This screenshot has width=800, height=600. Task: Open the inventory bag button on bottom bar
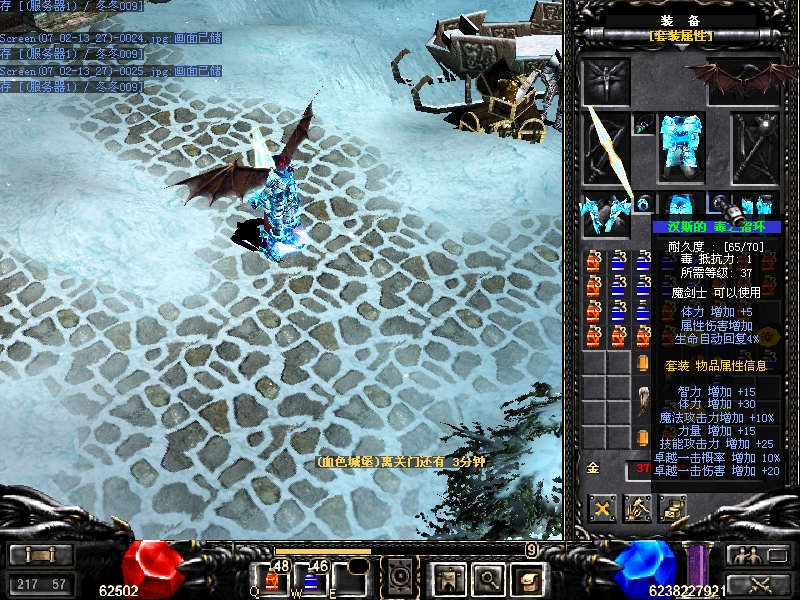click(527, 577)
